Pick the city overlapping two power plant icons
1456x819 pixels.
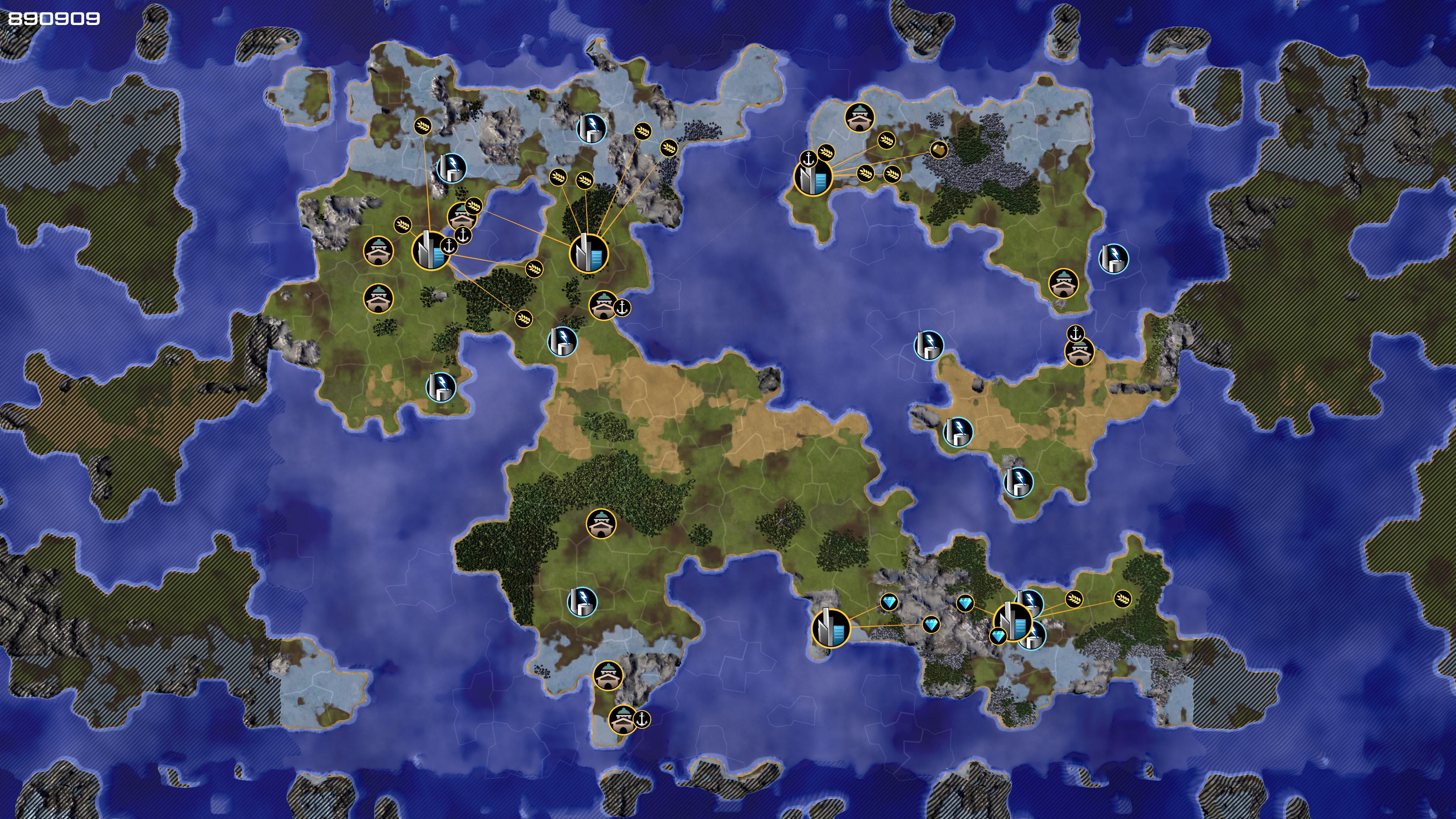1012,622
